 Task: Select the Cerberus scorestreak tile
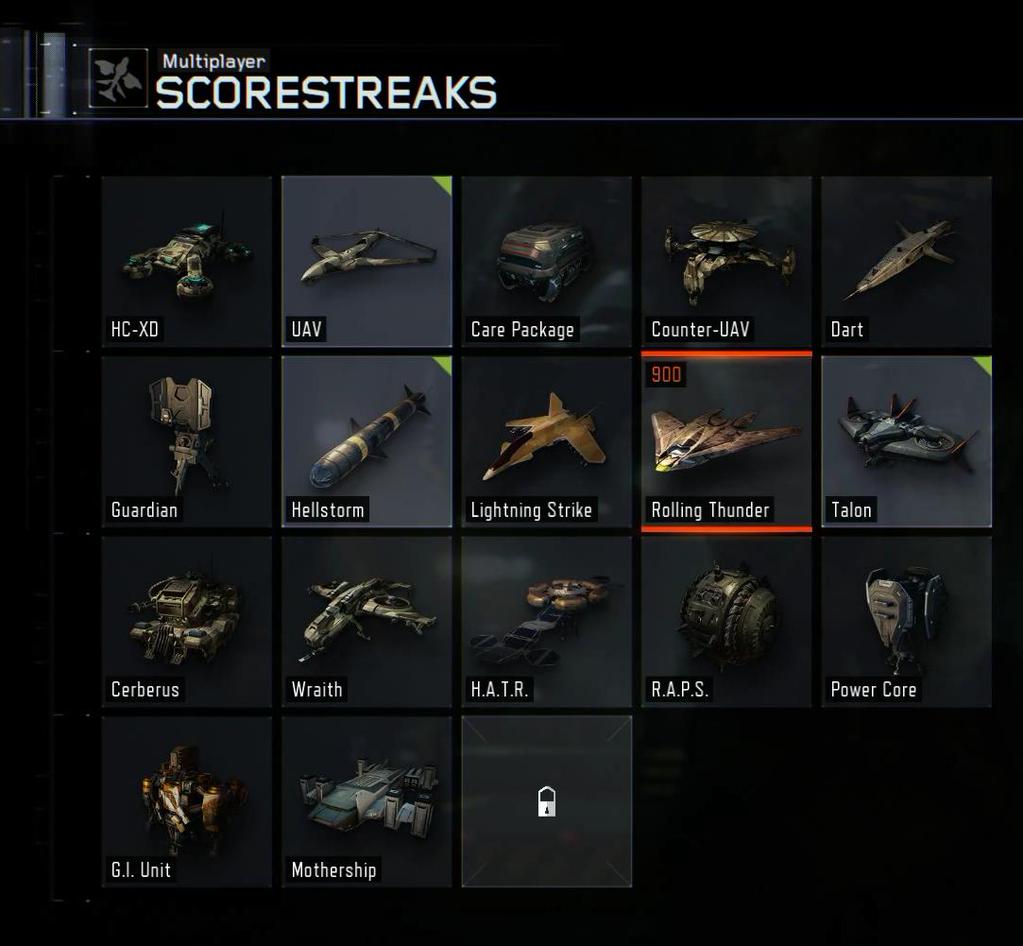coord(187,621)
